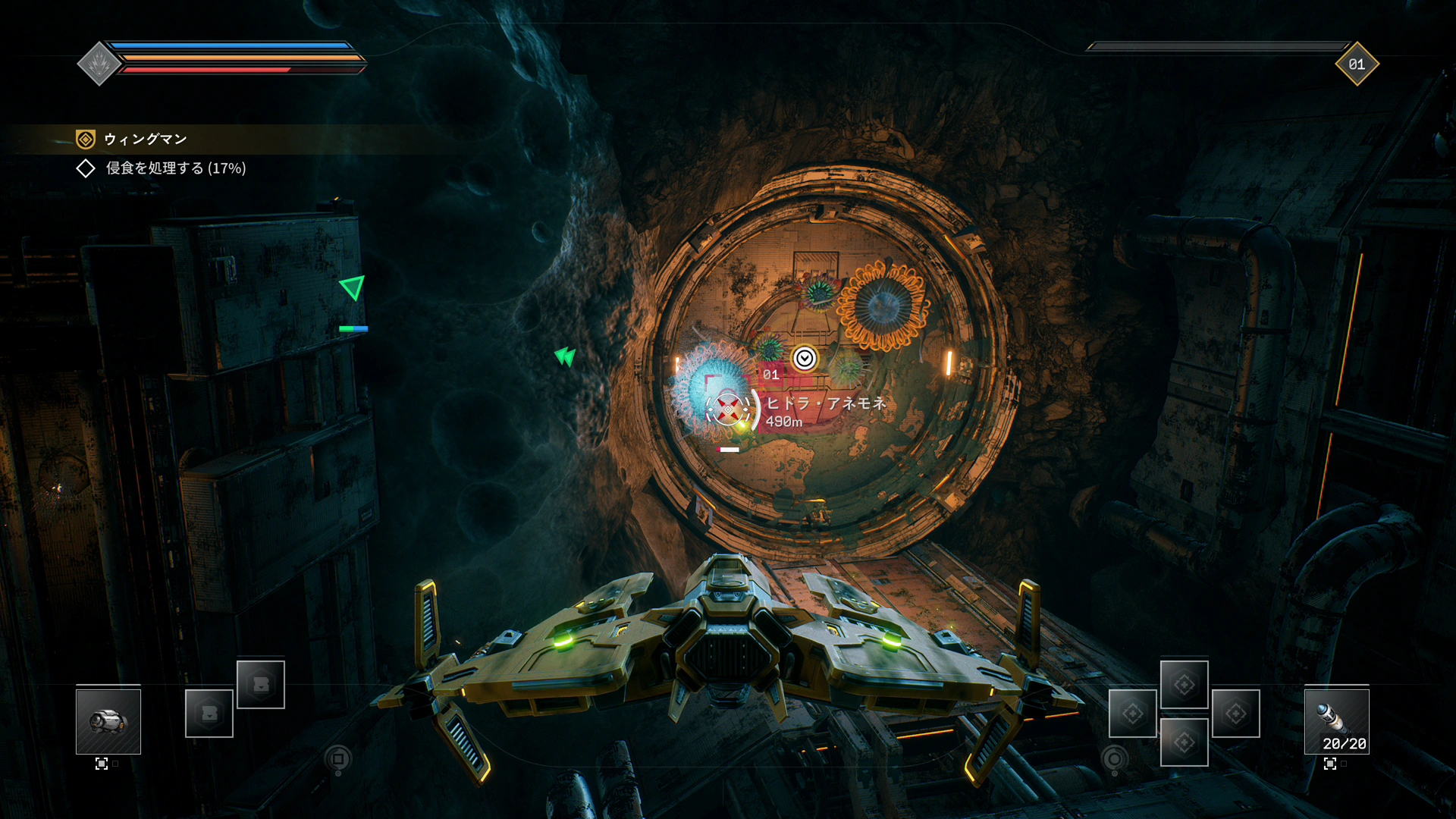Click the 侵食を処理する objective entry
This screenshot has height=819, width=1456.
coord(175,168)
